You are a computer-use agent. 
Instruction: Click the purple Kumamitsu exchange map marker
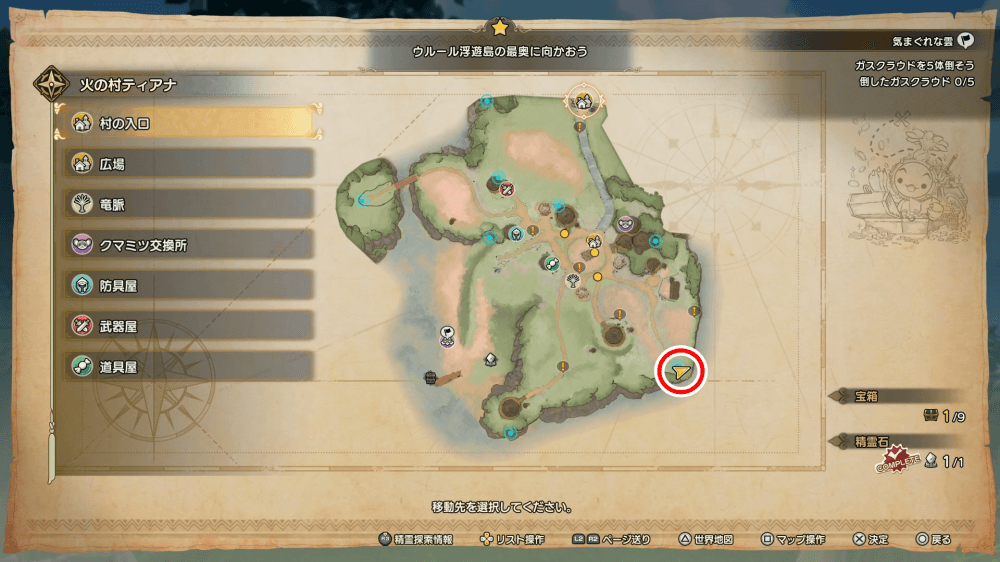coord(626,224)
